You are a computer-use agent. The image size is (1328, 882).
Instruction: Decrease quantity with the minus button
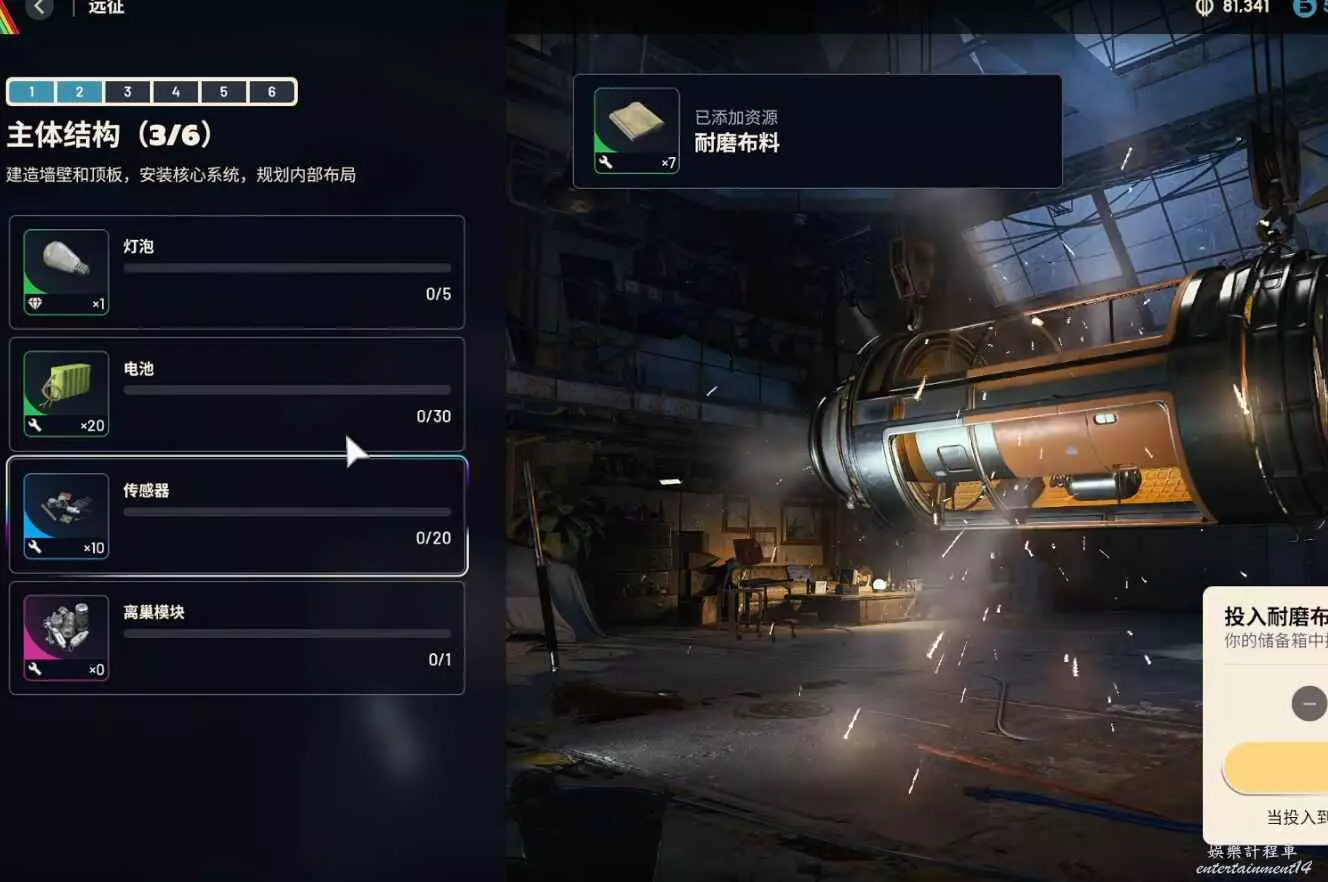[x=1309, y=703]
